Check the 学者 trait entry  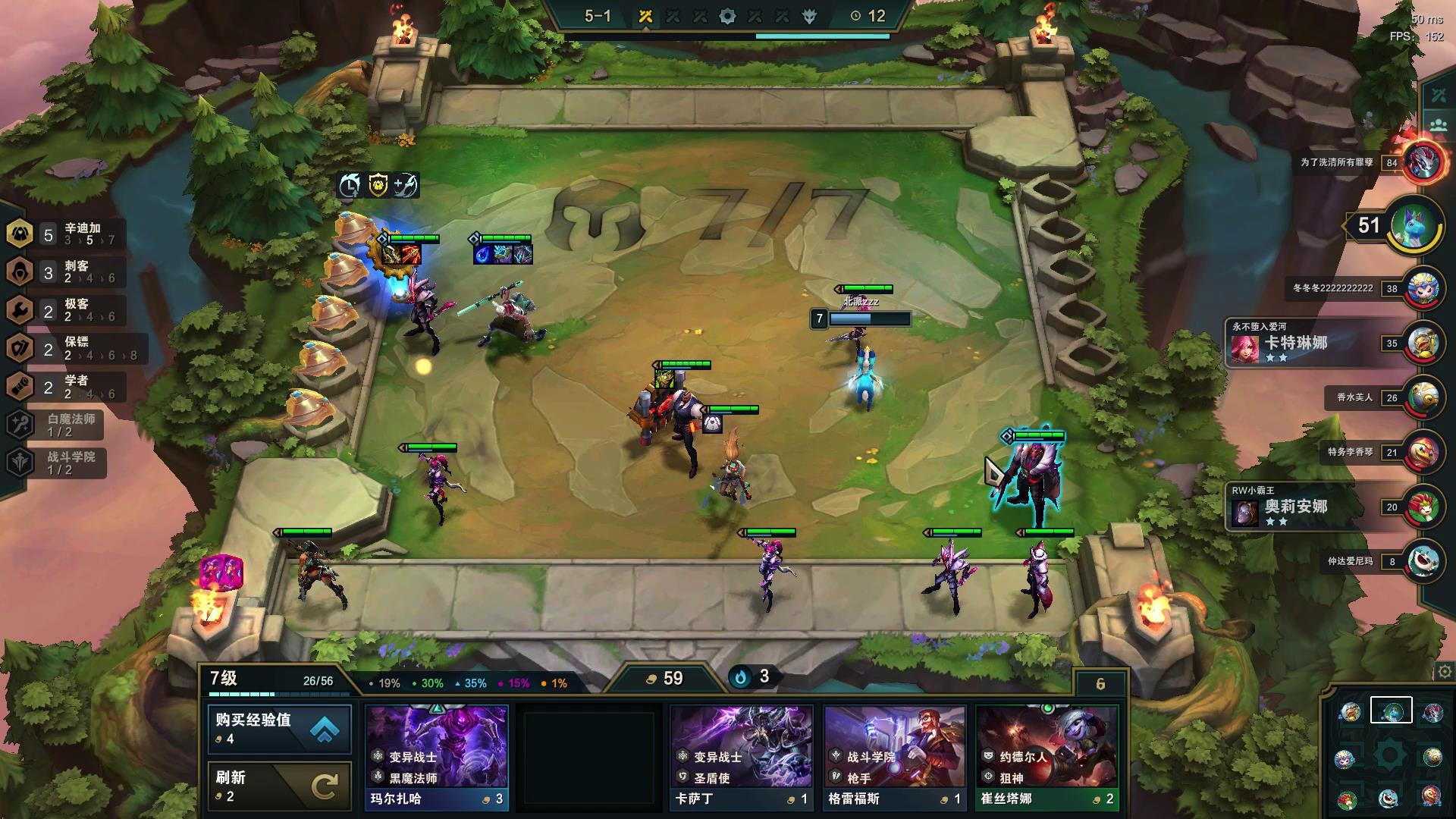pos(64,387)
